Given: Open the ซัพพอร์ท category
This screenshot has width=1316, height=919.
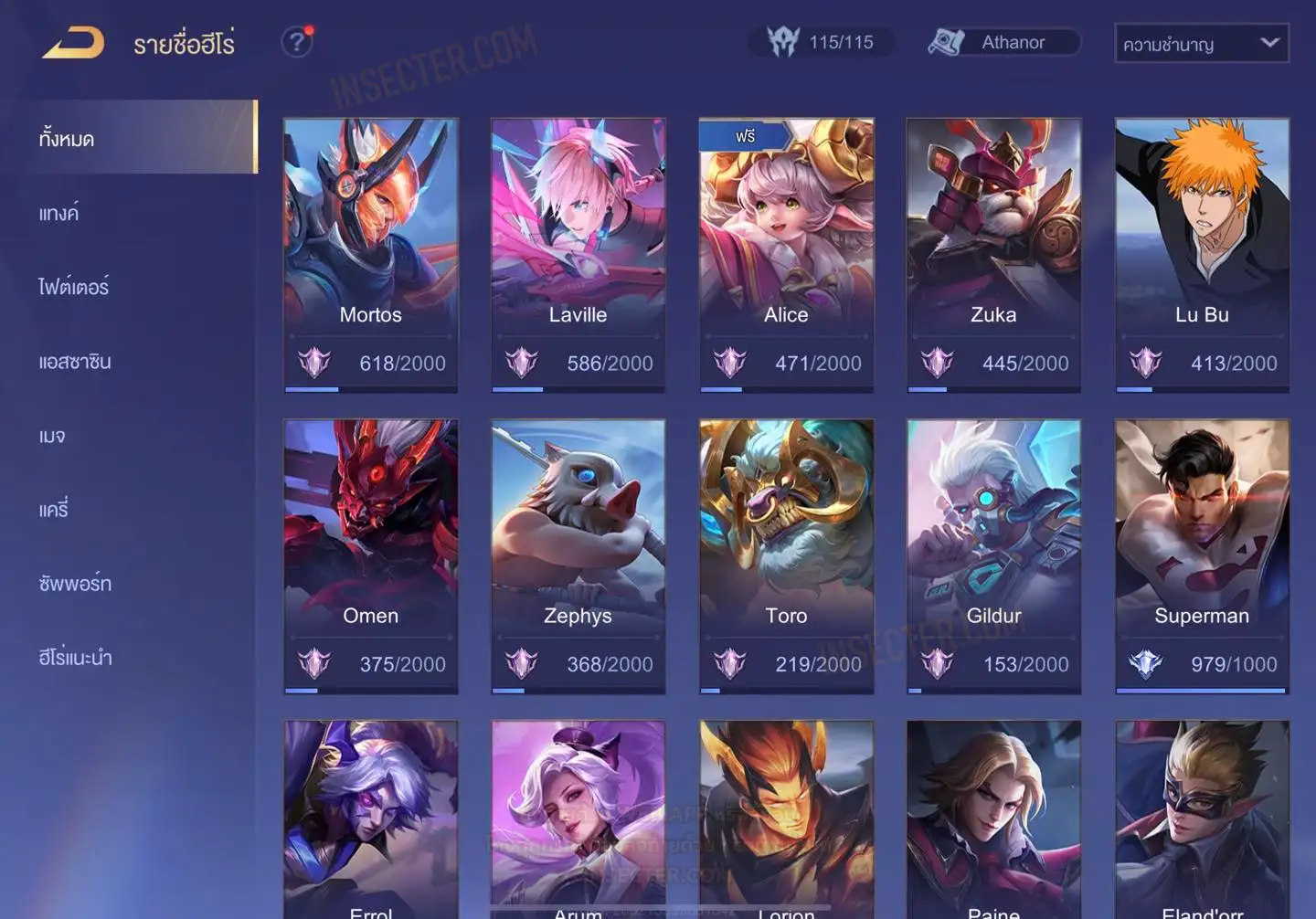Looking at the screenshot, I should (x=75, y=584).
